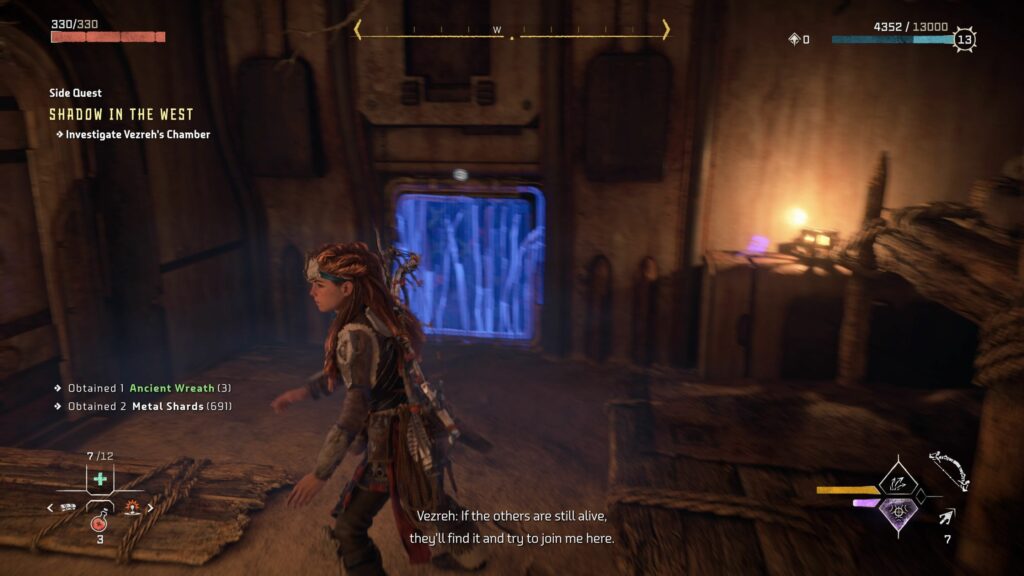The width and height of the screenshot is (1024, 576).
Task: Cycle quick items with the right arrow
Action: [151, 508]
